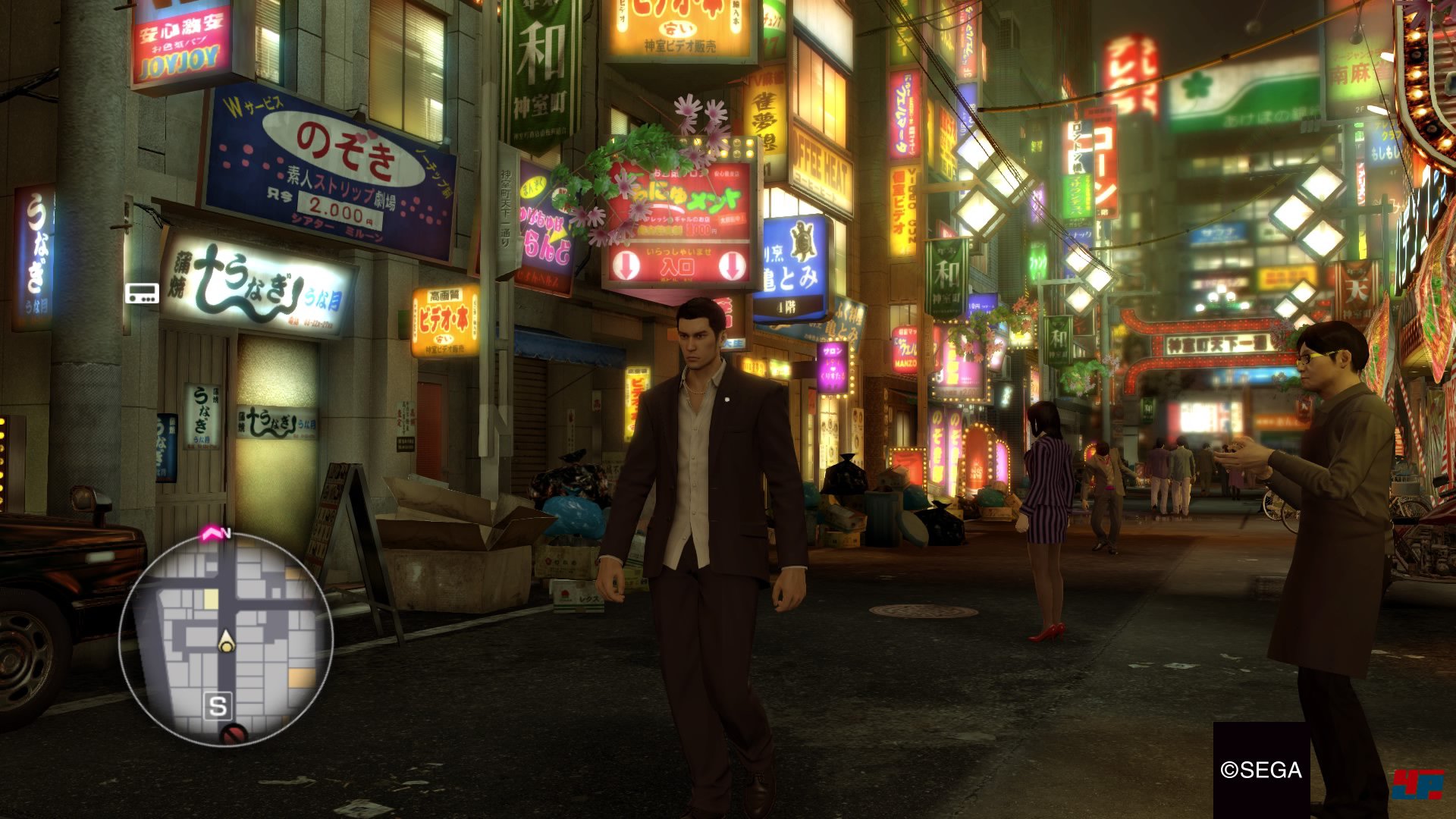Select the S marker on the minimap
Screen dimensions: 1456x819
(x=218, y=706)
